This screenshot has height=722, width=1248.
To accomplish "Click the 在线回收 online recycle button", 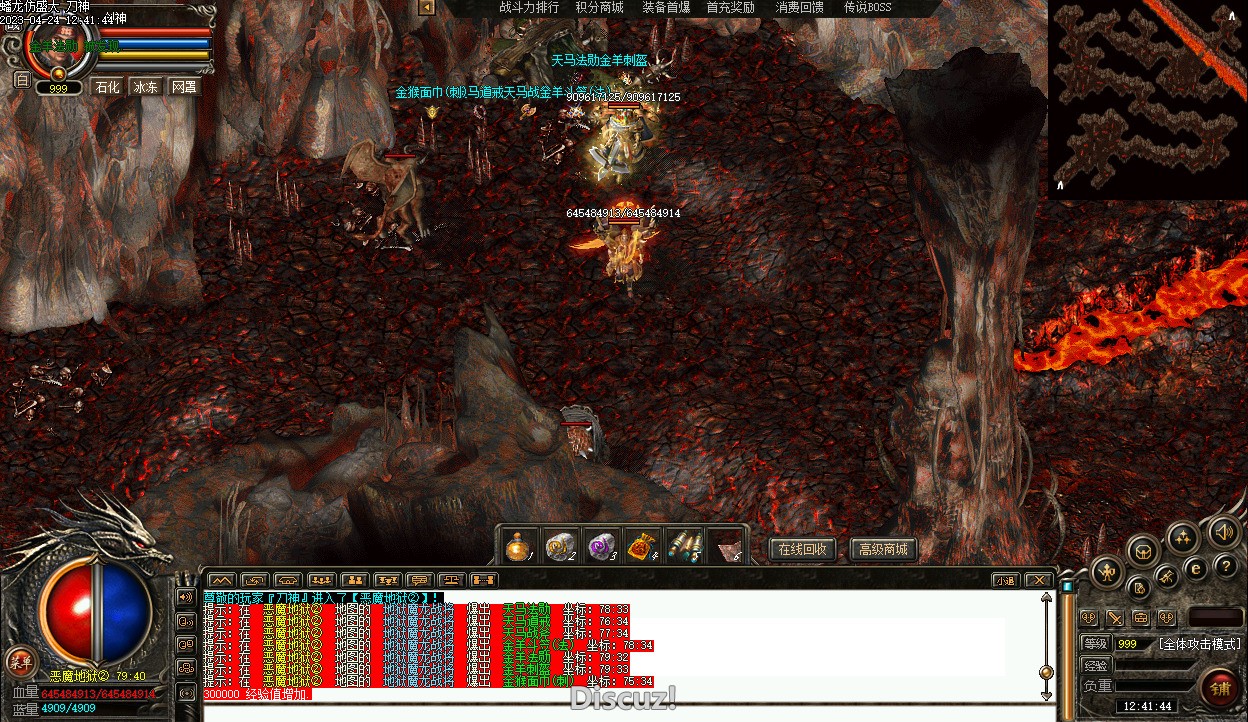I will (x=802, y=549).
